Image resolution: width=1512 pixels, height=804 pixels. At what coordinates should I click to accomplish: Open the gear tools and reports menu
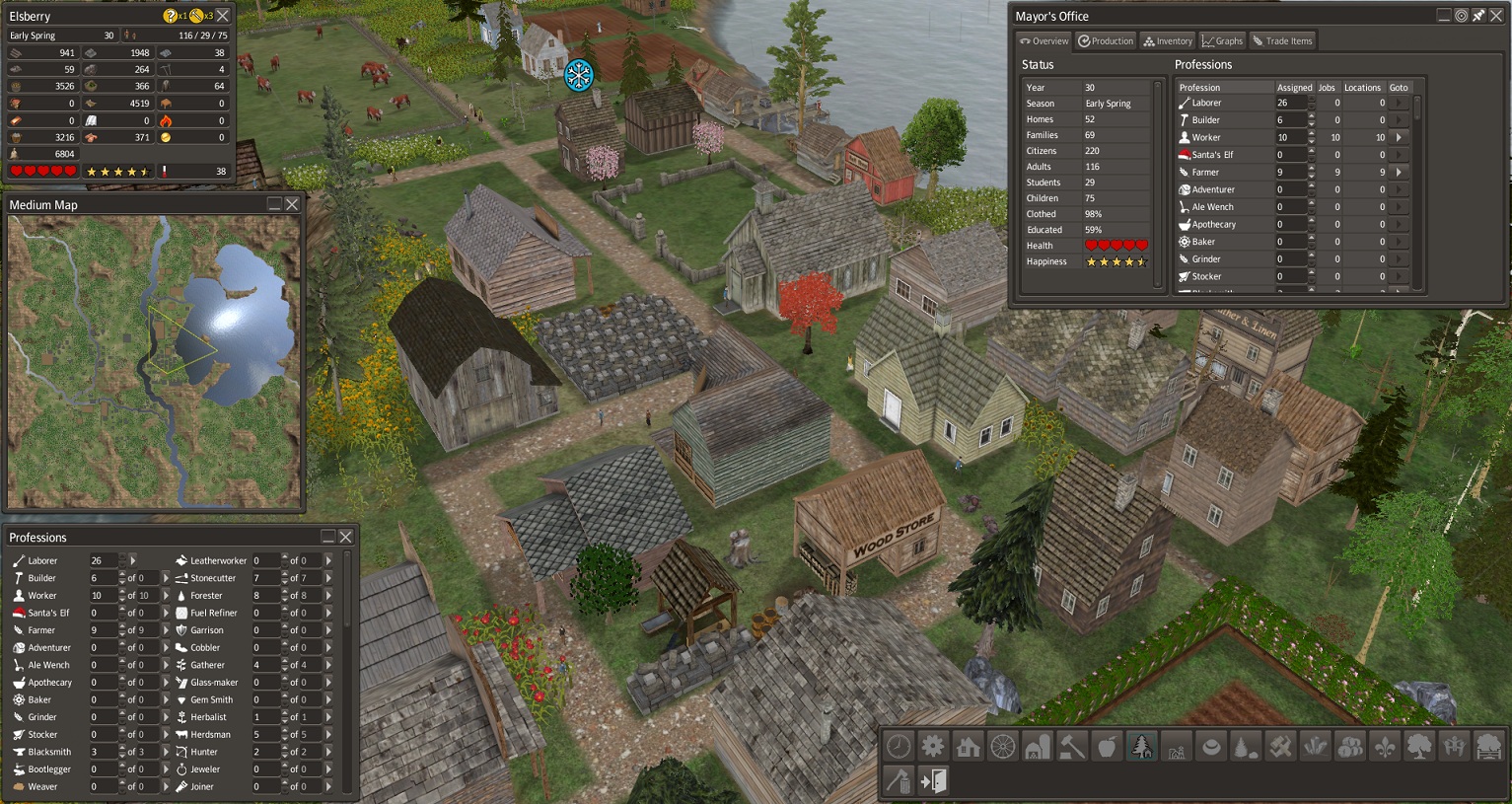coord(933,747)
